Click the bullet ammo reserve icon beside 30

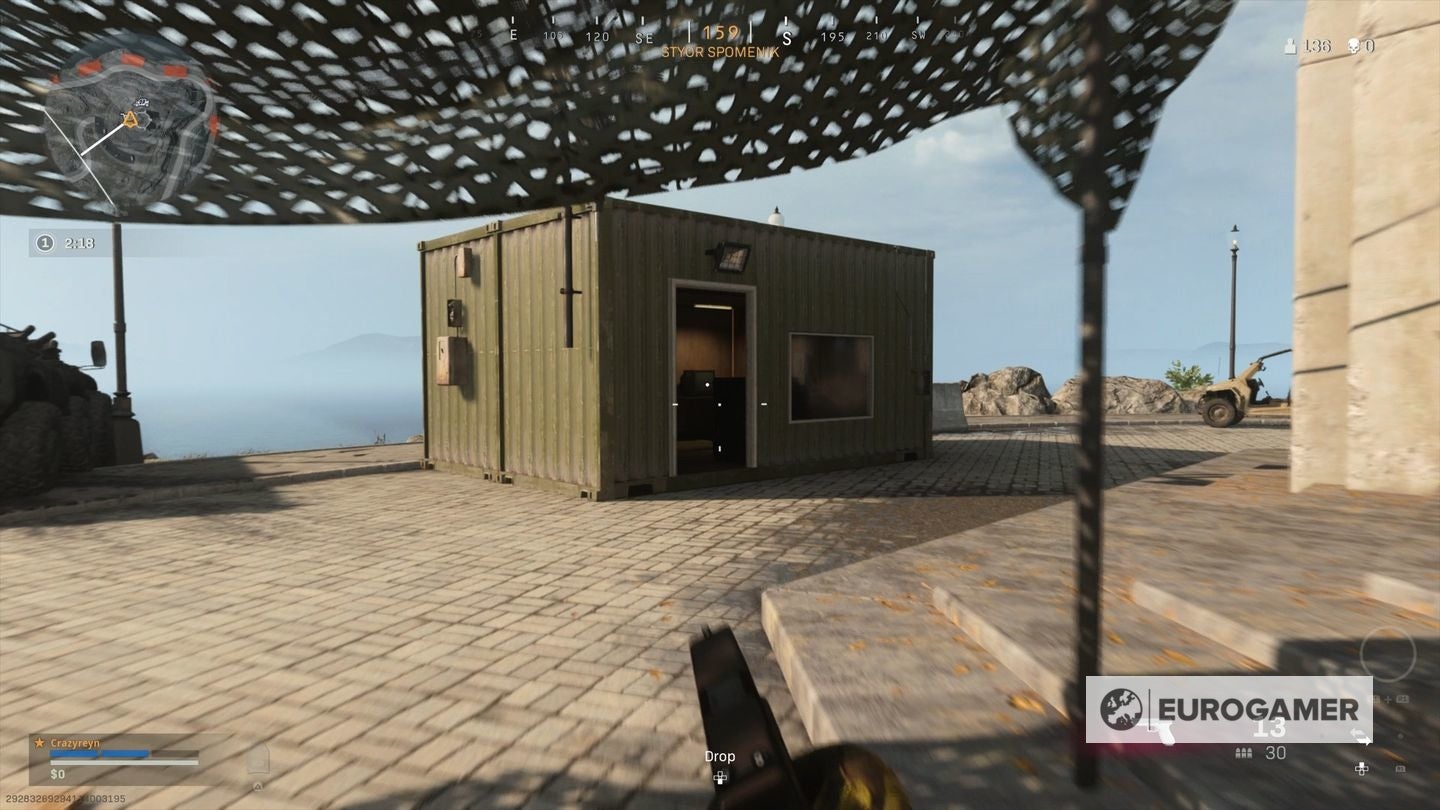[1243, 752]
